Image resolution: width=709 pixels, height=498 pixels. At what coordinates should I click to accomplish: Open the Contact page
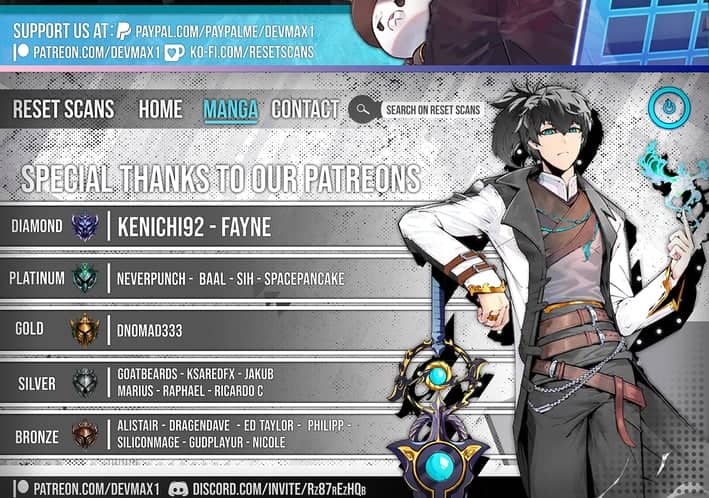(x=305, y=109)
